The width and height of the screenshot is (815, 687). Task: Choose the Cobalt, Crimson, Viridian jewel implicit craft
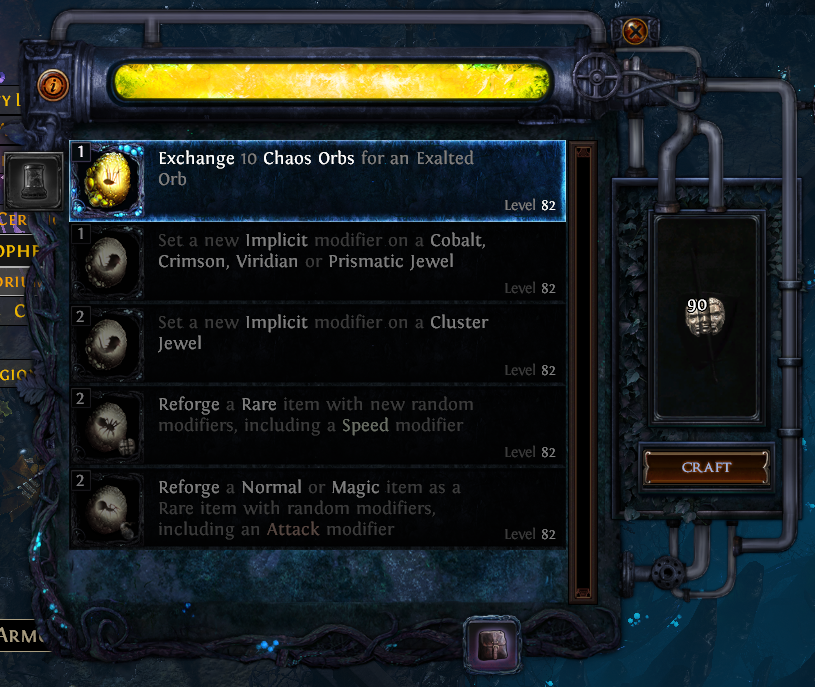click(317, 262)
